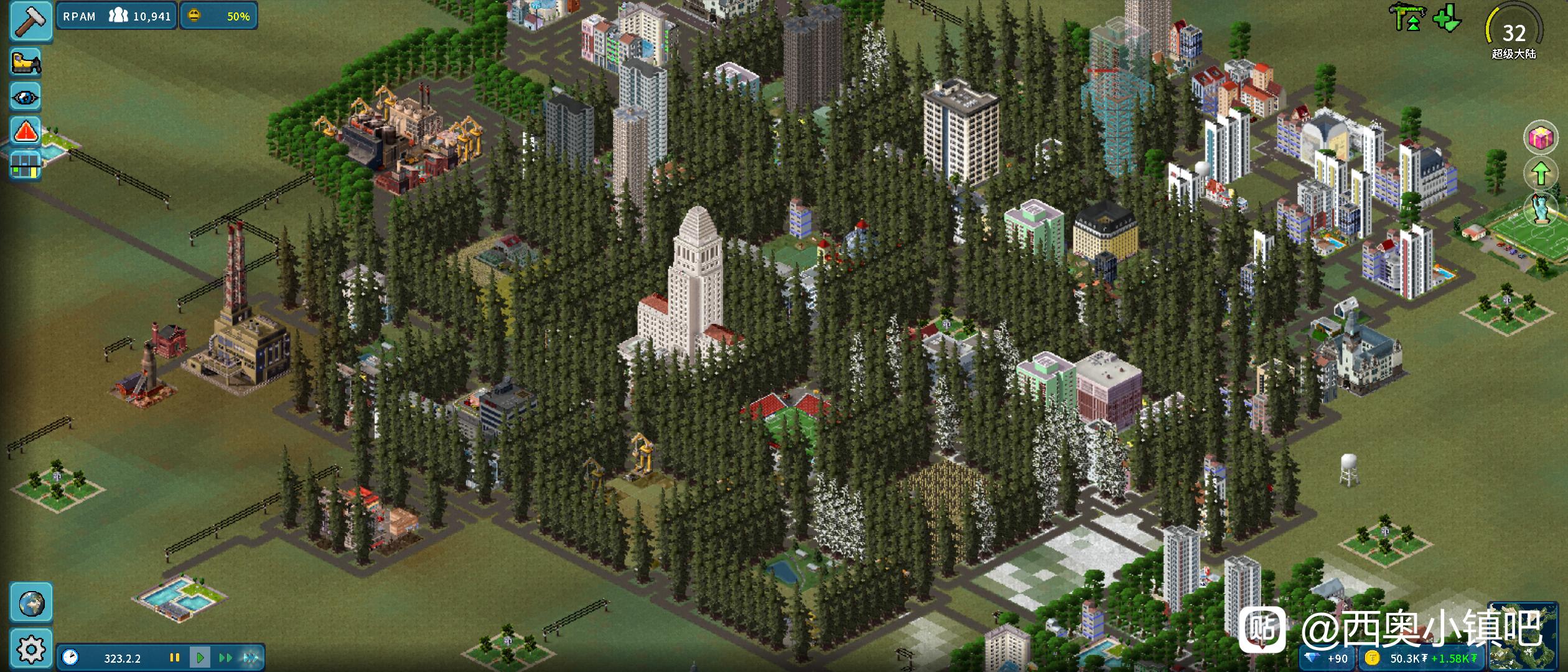Viewport: 1568px width, 672px height.
Task: Pause the game simulation
Action: tap(175, 658)
